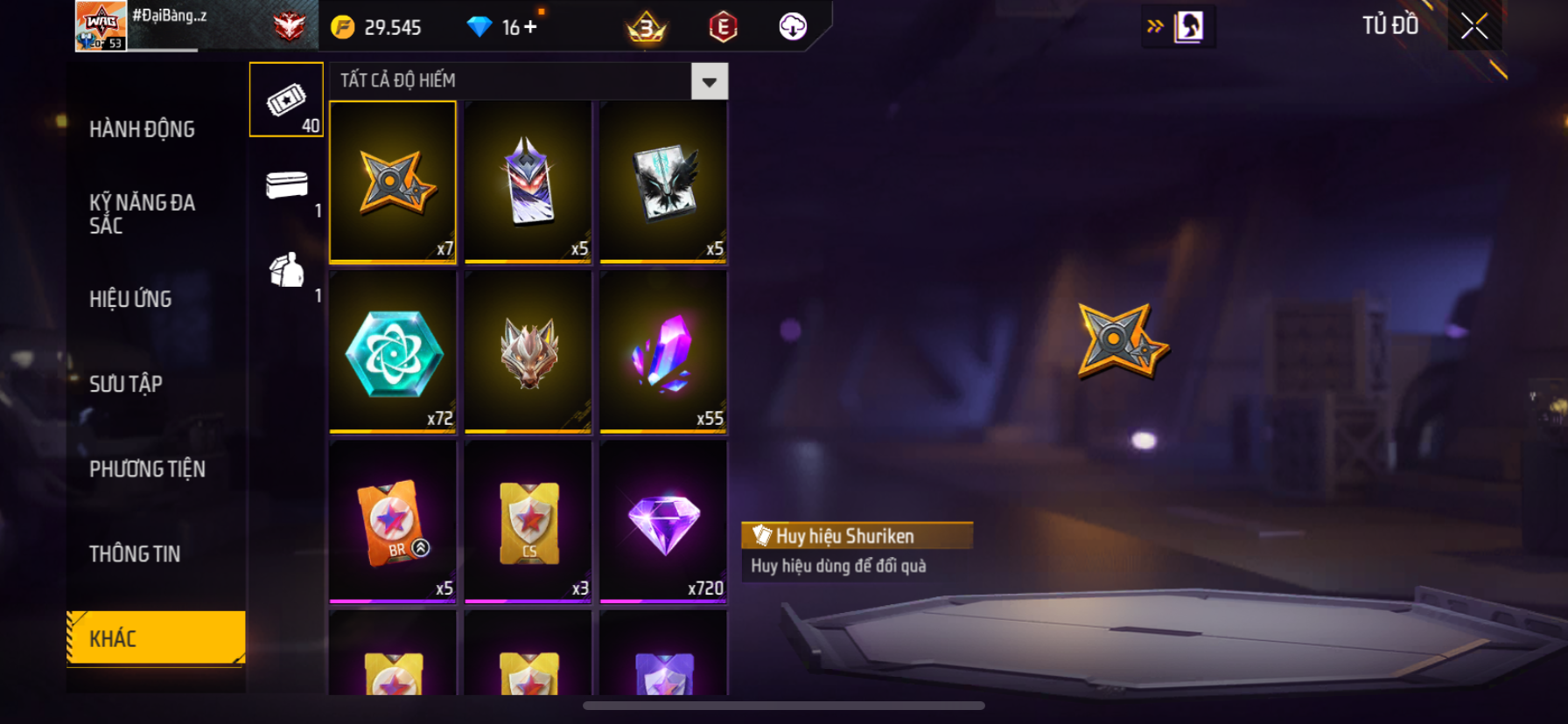1568x724 pixels.
Task: Select the CS rank shield card
Action: click(x=528, y=521)
